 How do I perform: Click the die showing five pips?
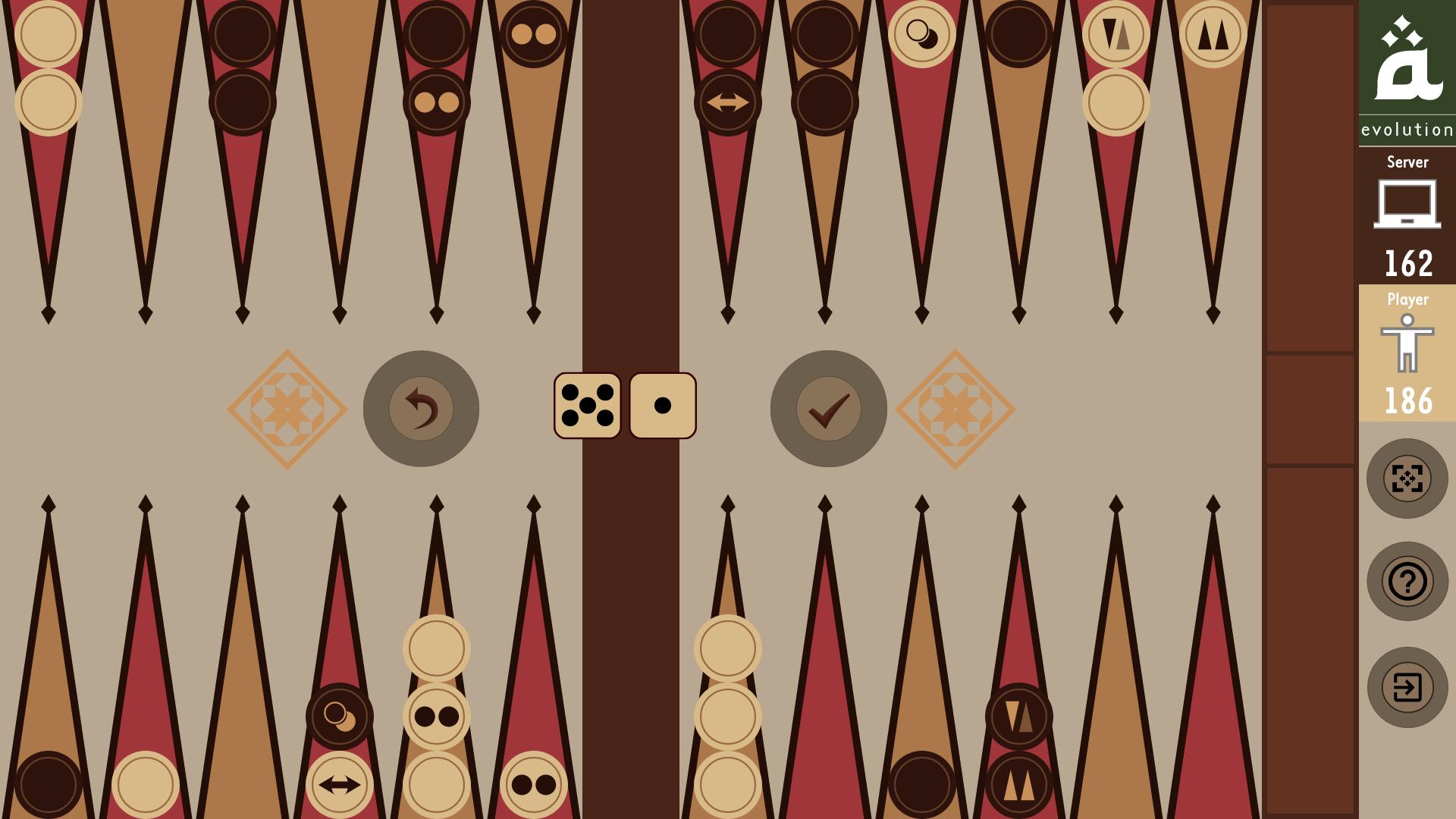coord(588,406)
